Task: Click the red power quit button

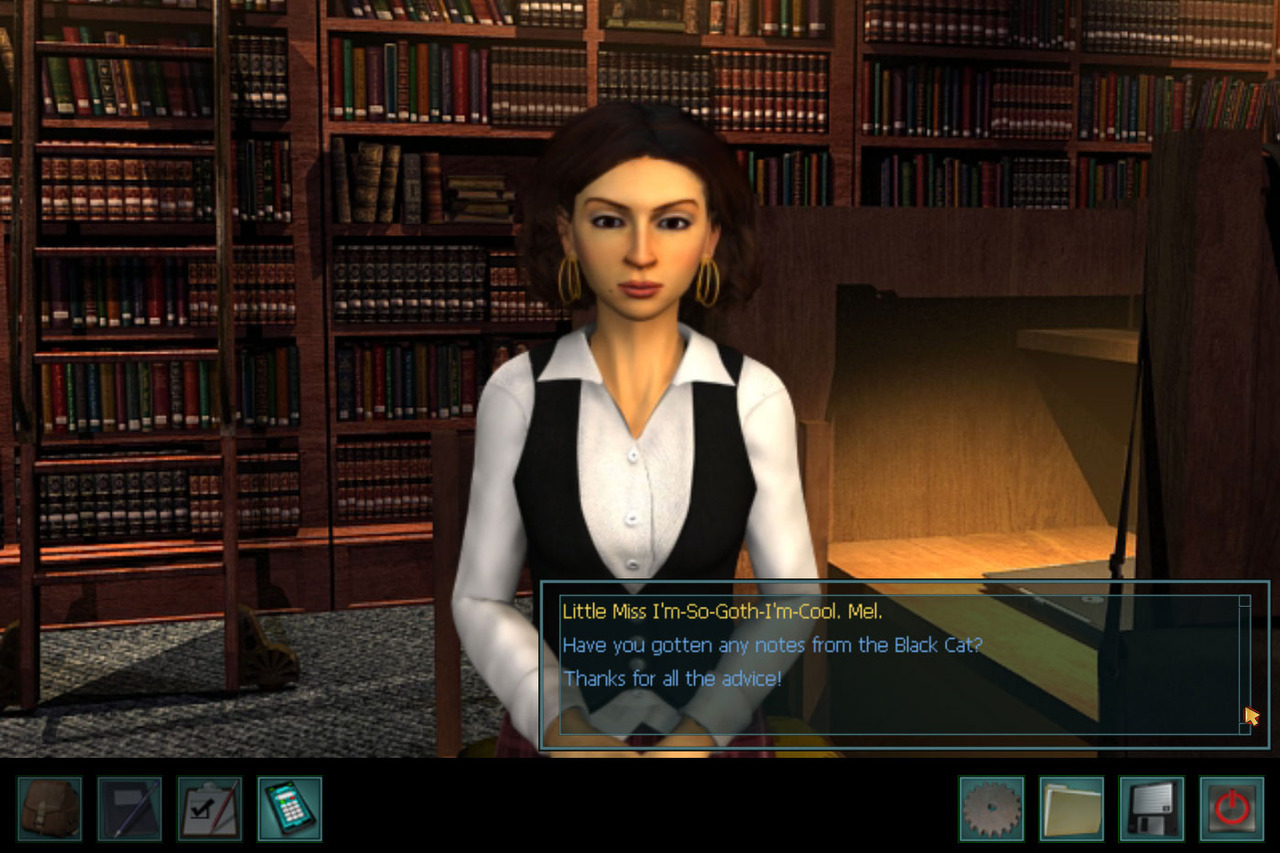Action: click(x=1231, y=808)
